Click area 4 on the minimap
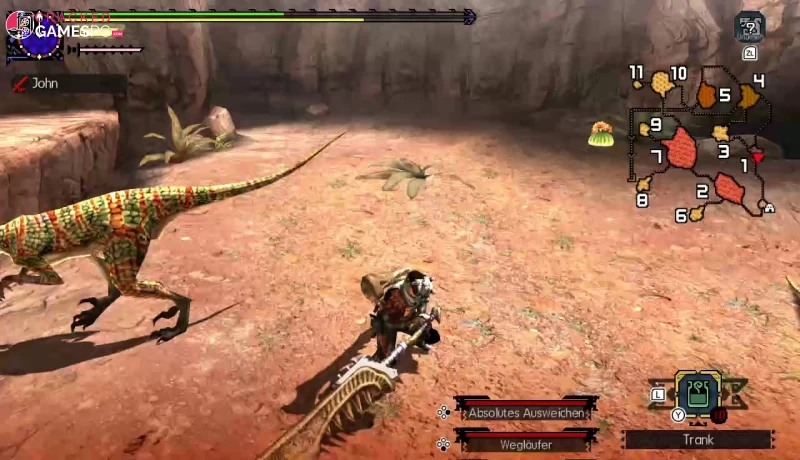Screen dimensions: 800x460 pyautogui.click(x=748, y=96)
